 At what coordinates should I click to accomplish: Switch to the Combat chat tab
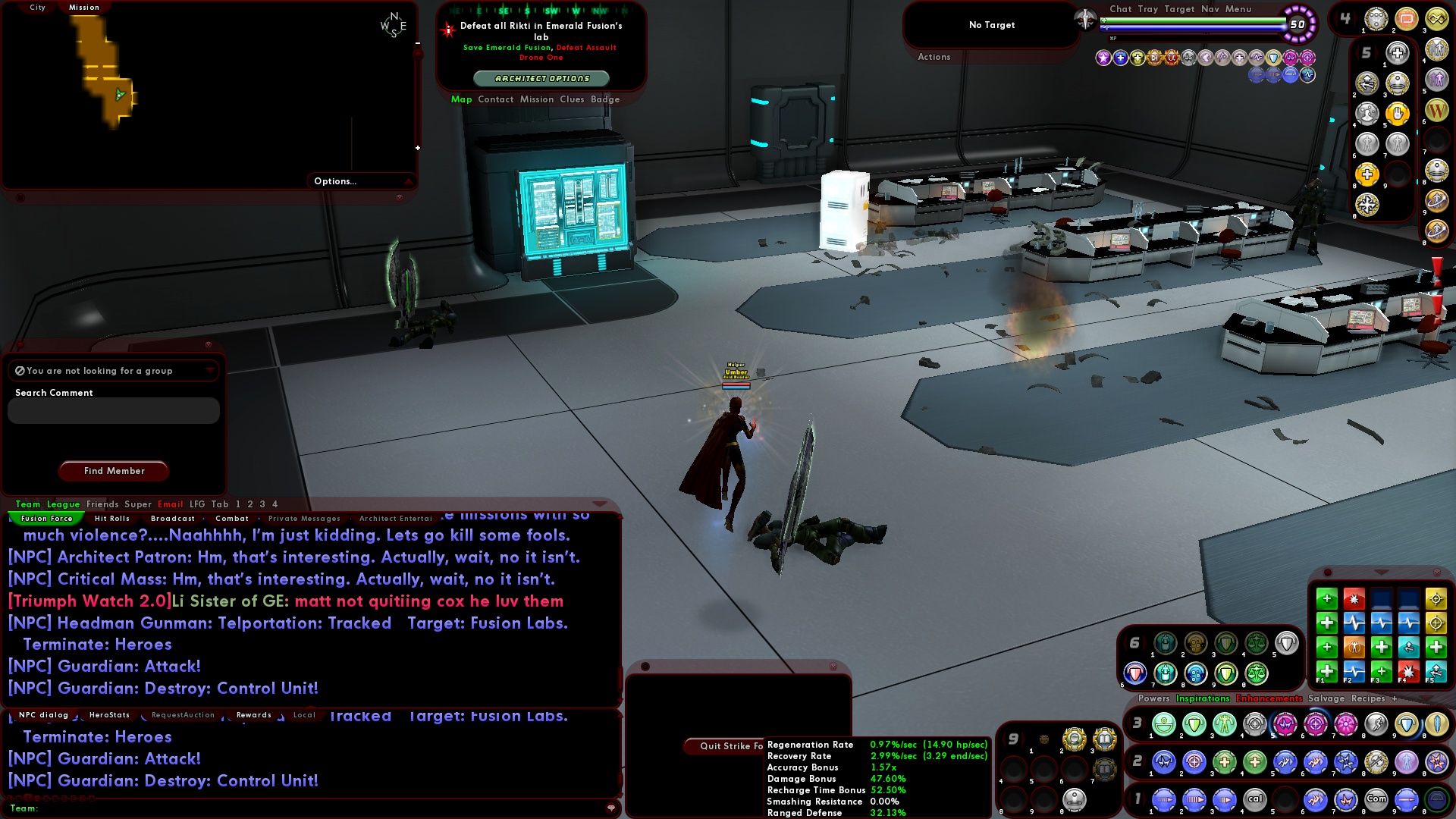pos(233,518)
